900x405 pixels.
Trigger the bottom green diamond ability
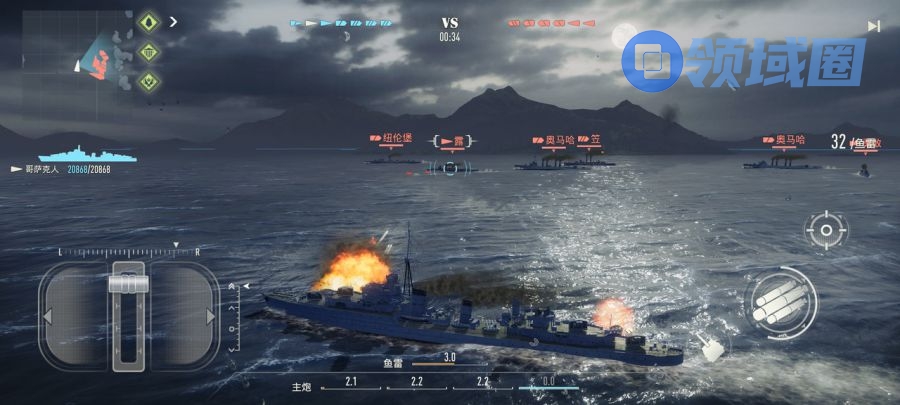coord(149,81)
